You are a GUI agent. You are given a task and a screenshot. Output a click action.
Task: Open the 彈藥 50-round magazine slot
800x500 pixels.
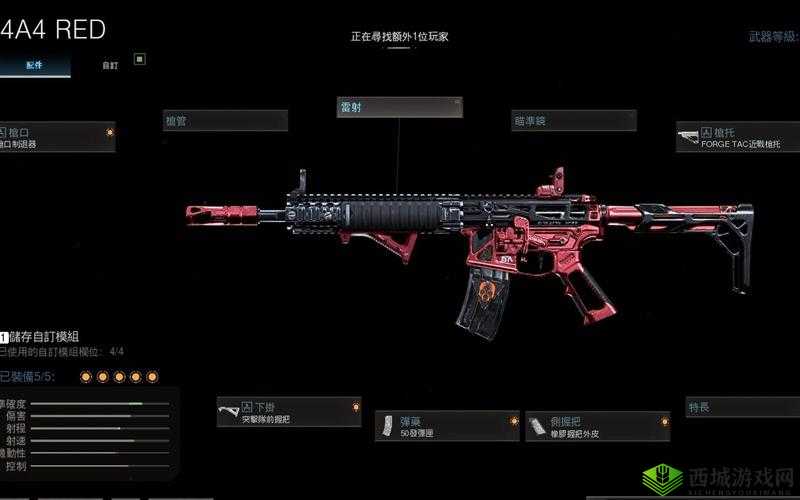click(x=447, y=426)
